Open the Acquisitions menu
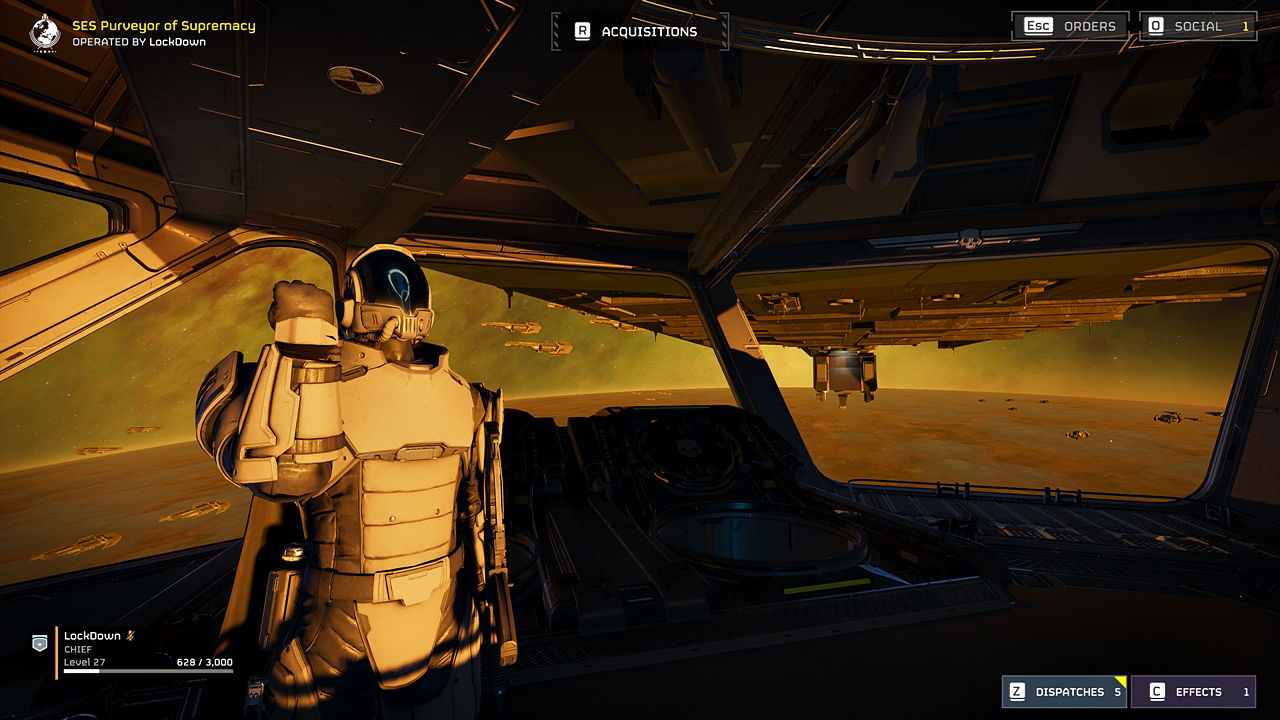 [x=637, y=32]
